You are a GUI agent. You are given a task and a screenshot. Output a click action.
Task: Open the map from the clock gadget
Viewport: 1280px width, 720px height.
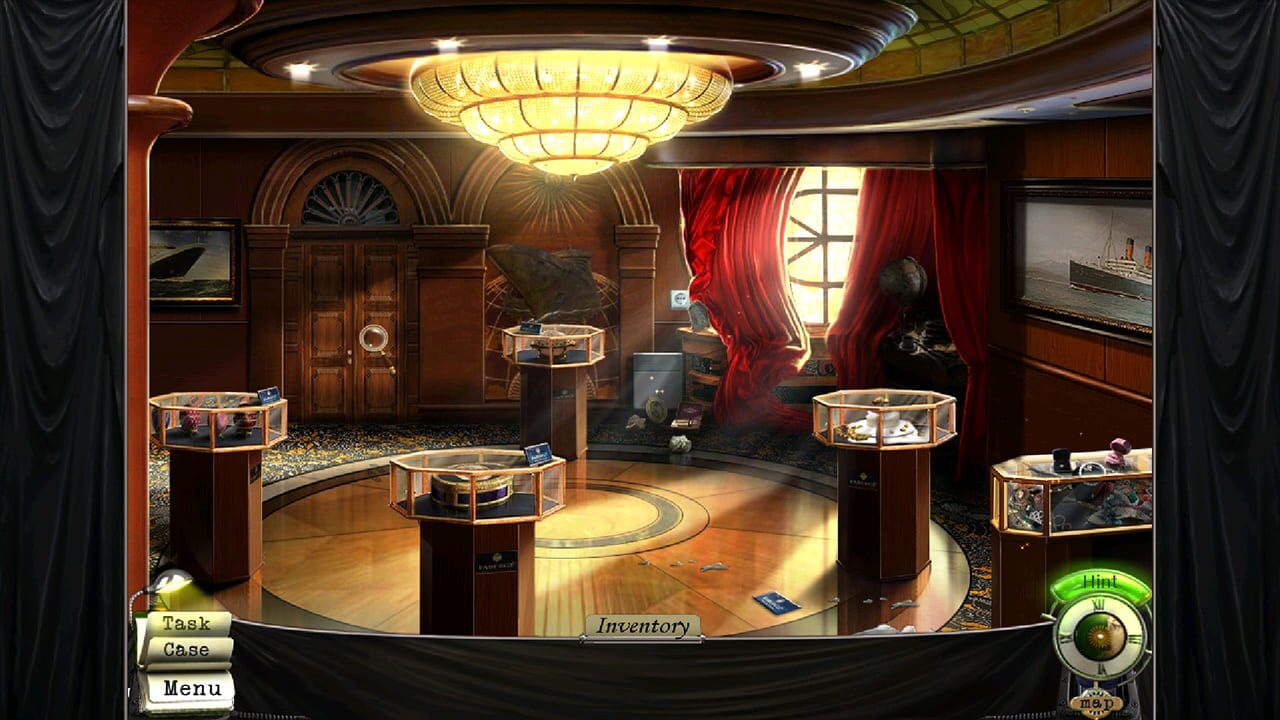1095,701
